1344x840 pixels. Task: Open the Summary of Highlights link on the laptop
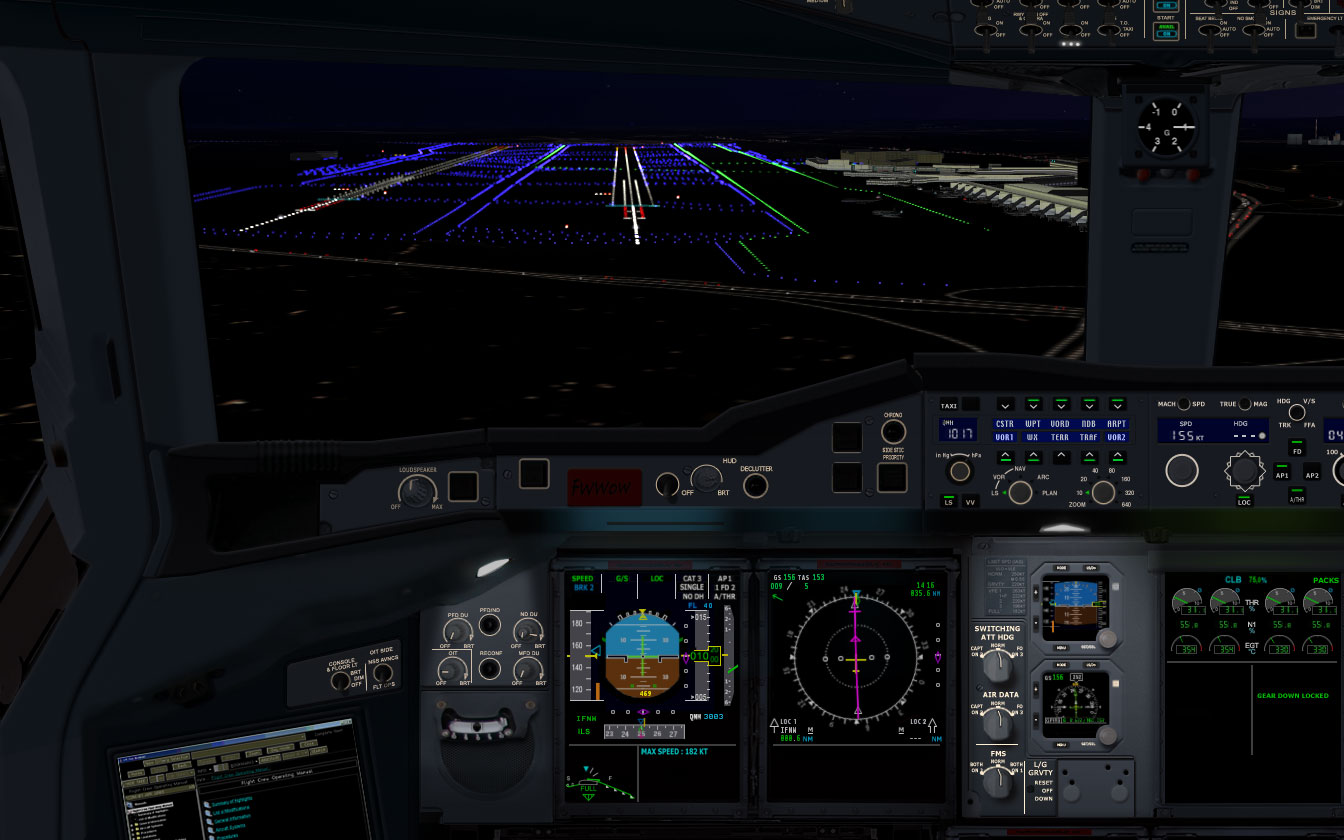pos(232,800)
